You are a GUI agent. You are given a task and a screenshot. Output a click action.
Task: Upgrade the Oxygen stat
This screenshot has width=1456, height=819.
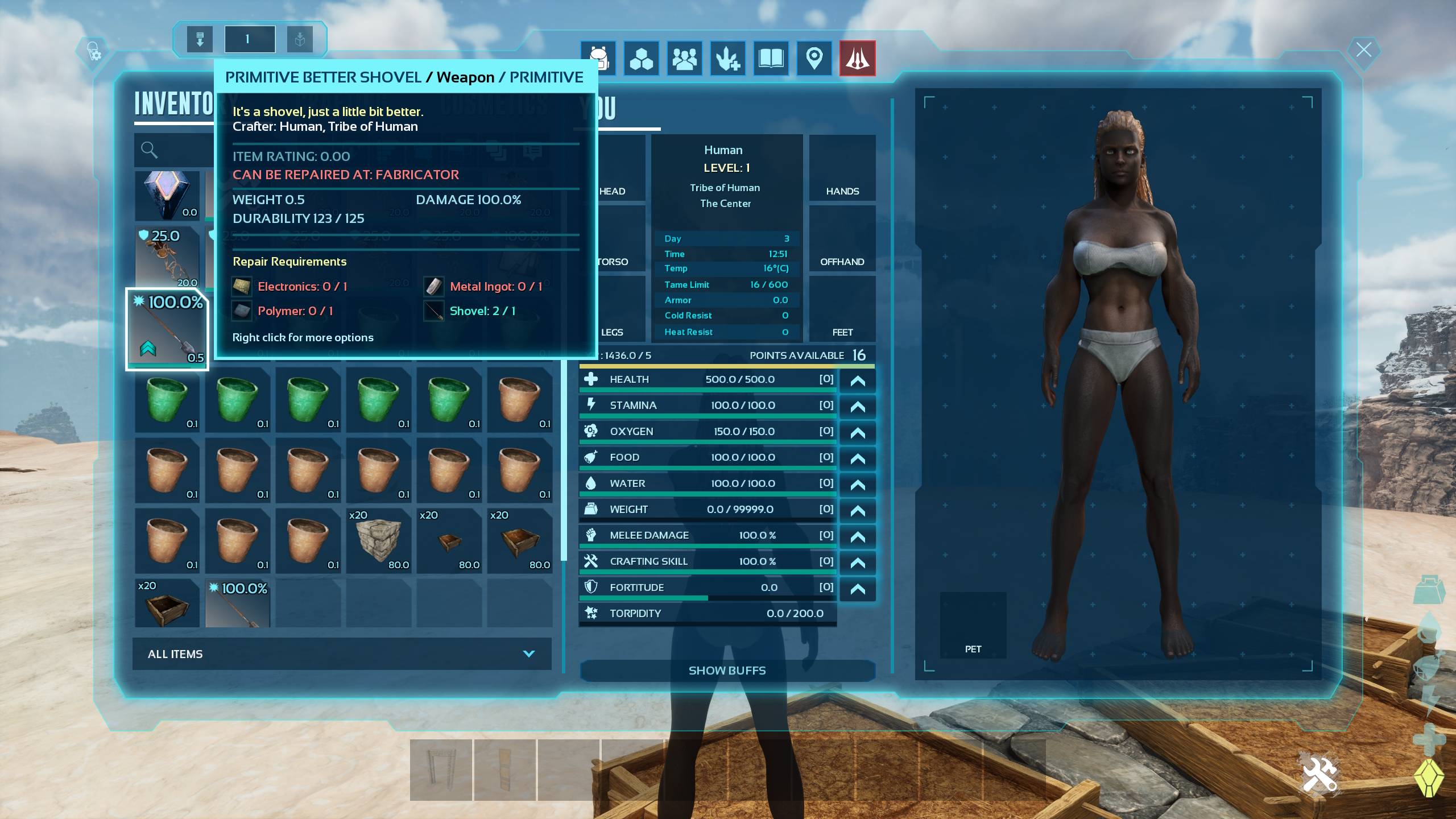pyautogui.click(x=857, y=432)
